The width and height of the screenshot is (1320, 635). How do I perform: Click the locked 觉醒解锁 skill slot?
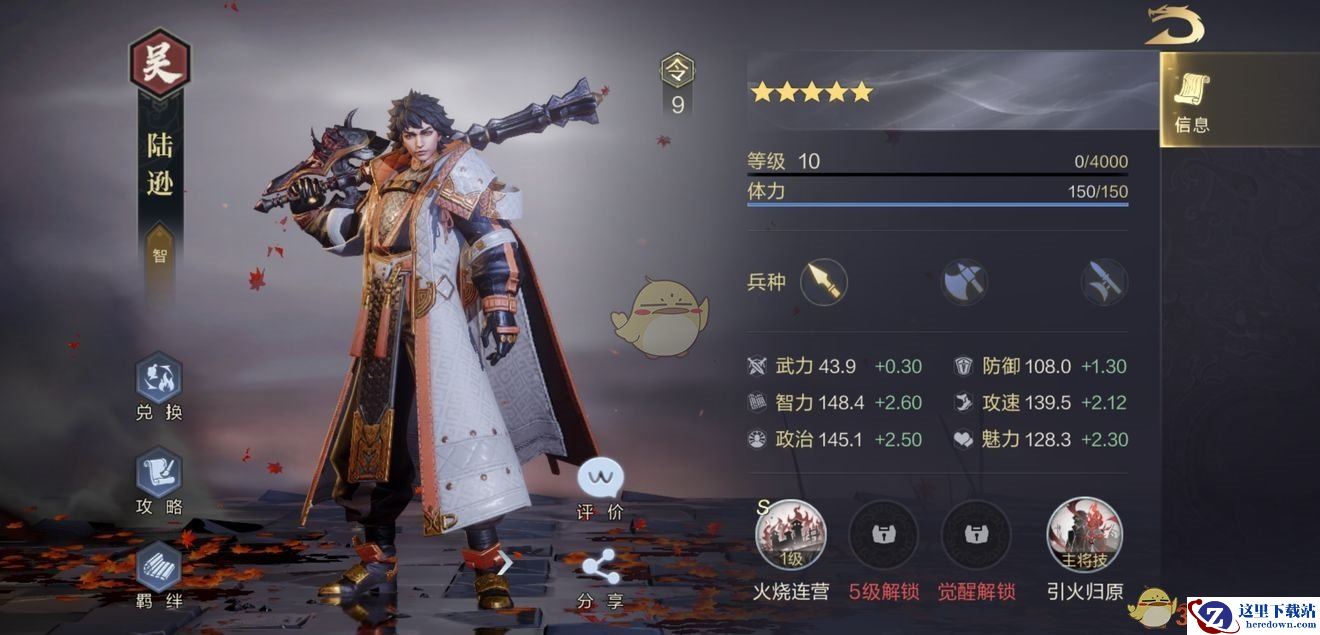[976, 535]
